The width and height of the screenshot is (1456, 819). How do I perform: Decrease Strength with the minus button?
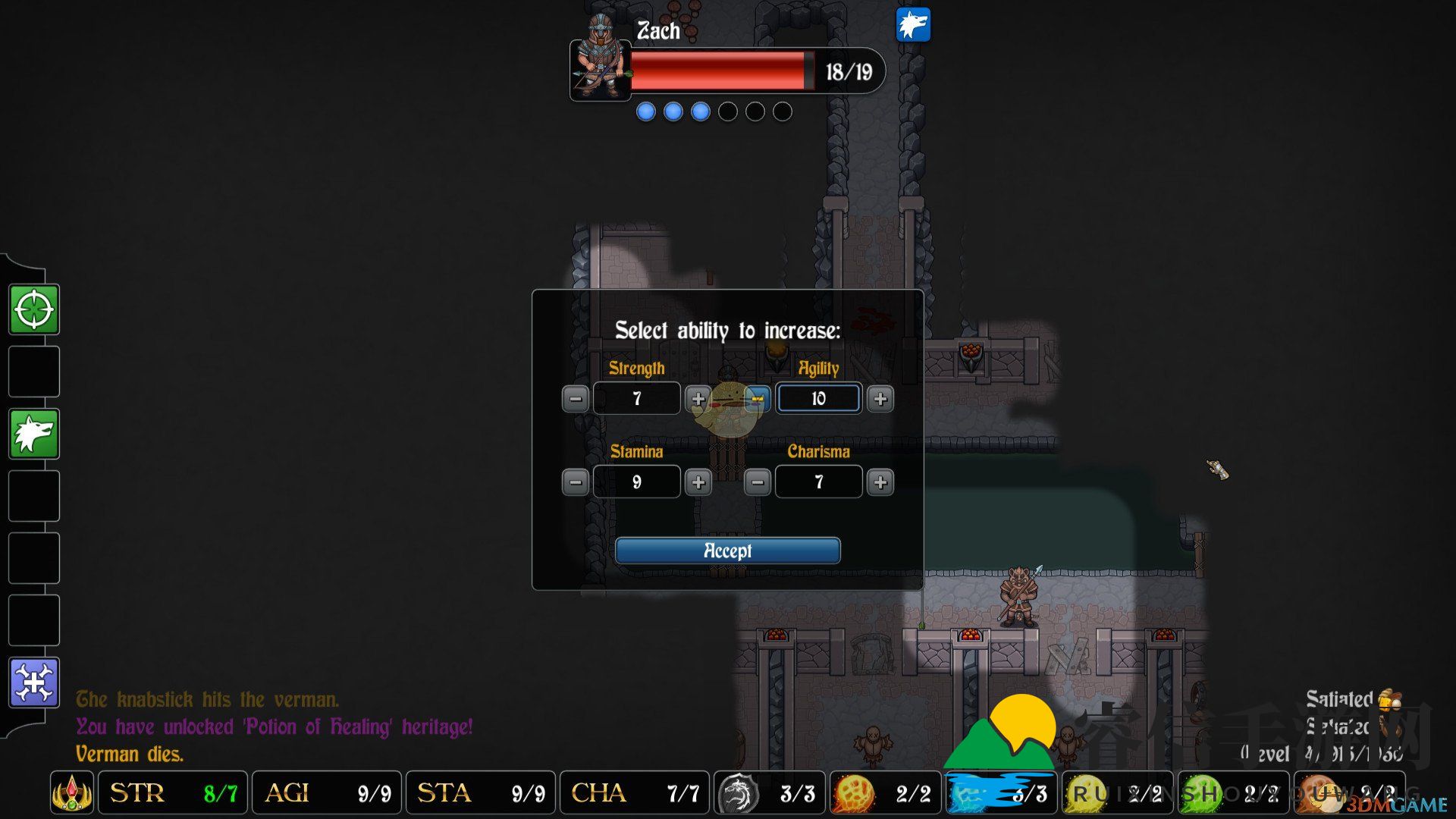576,399
